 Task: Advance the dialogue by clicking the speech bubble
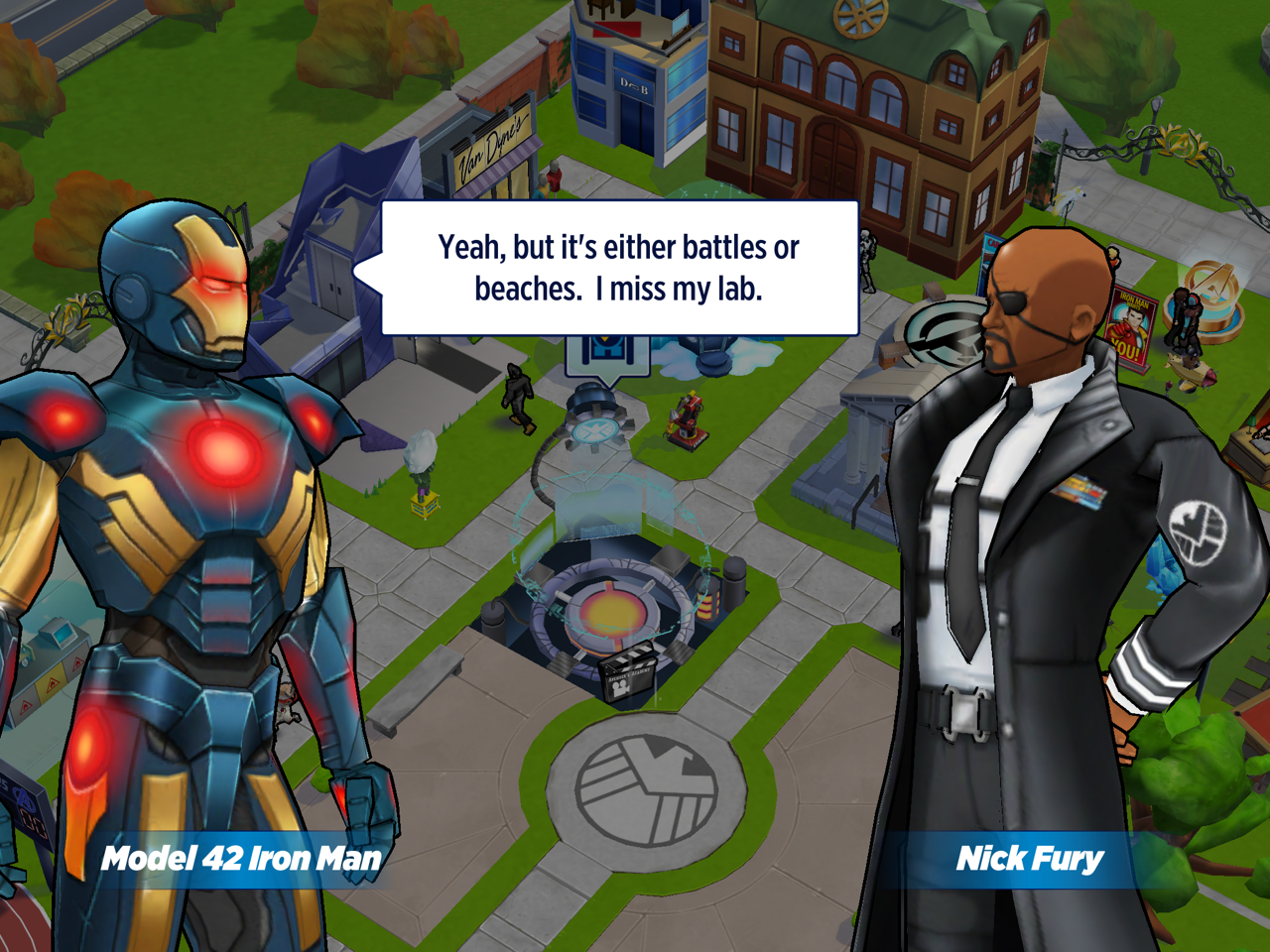point(619,268)
